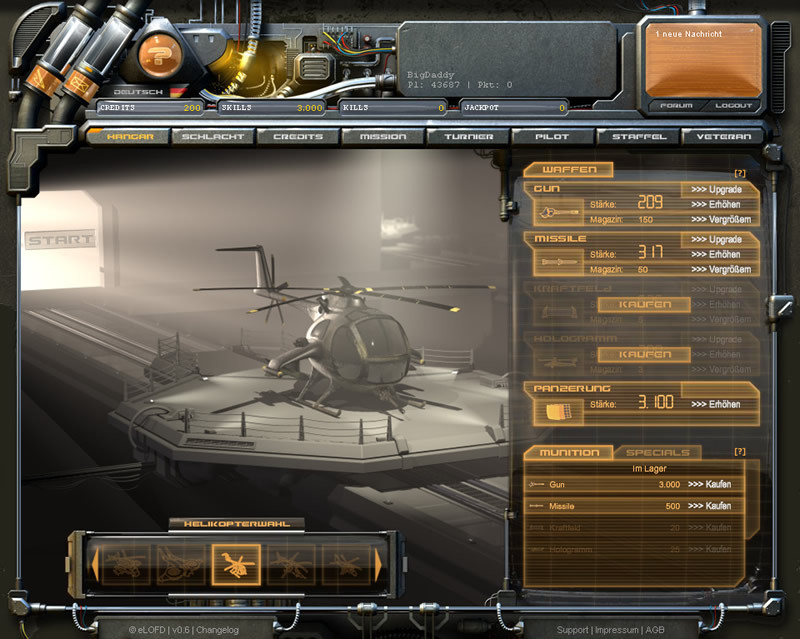This screenshot has height=639, width=800.
Task: Read the new message notification
Action: tap(700, 60)
